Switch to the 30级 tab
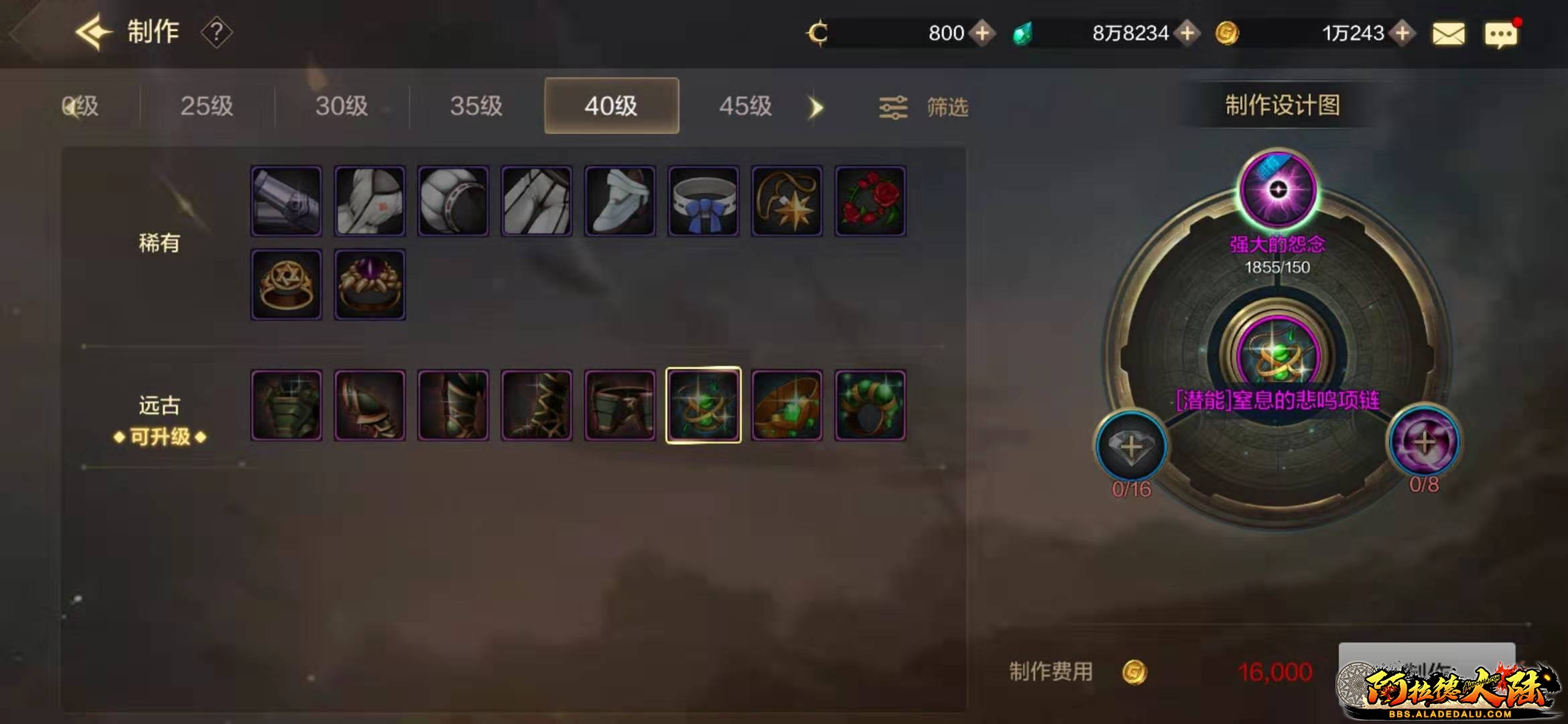 click(x=342, y=106)
